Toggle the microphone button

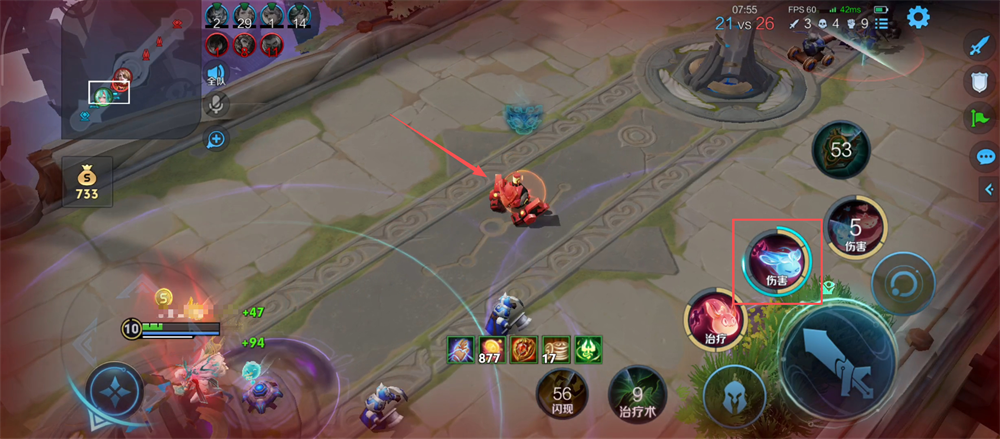pos(215,104)
